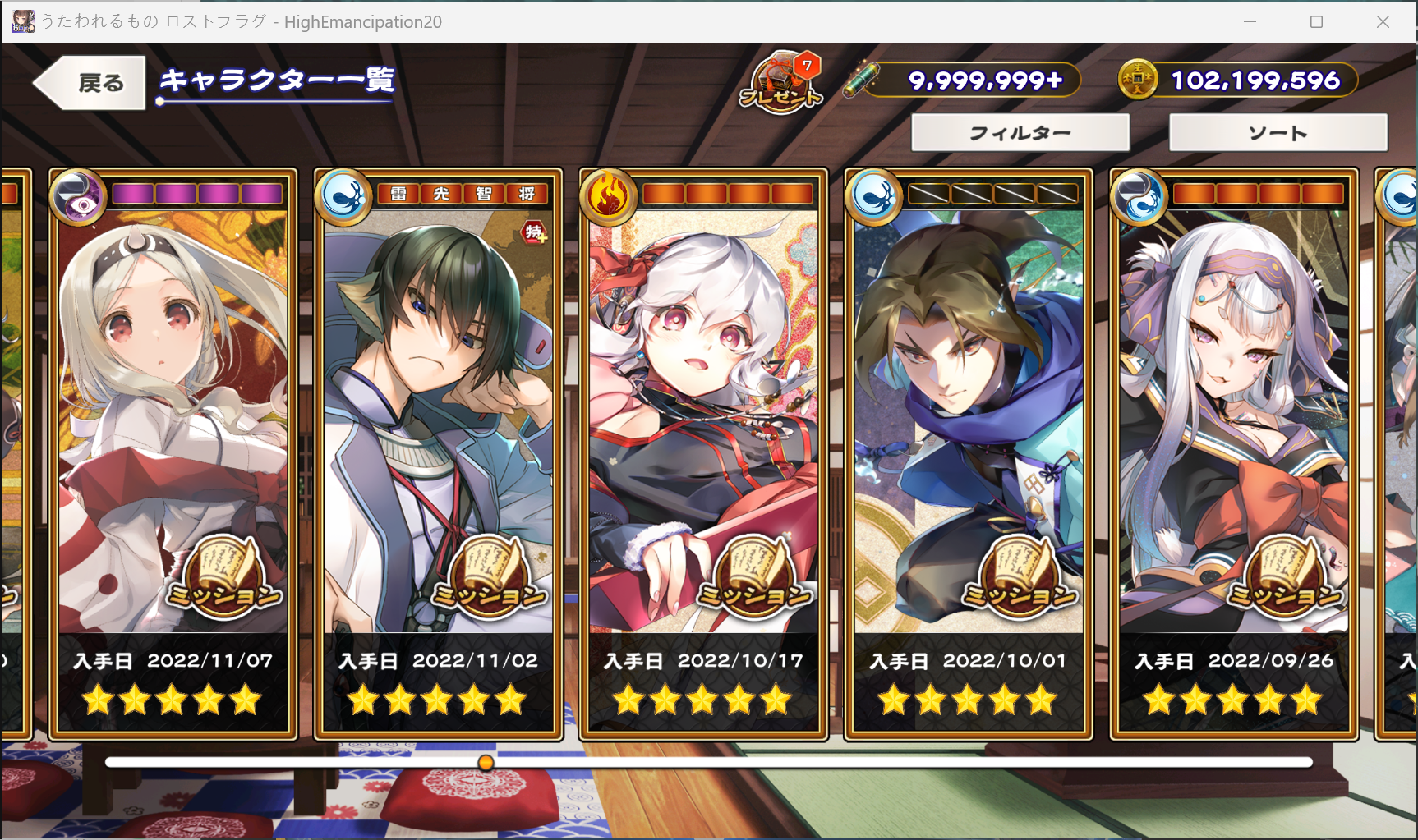Open the ソート sort options

point(1278,133)
